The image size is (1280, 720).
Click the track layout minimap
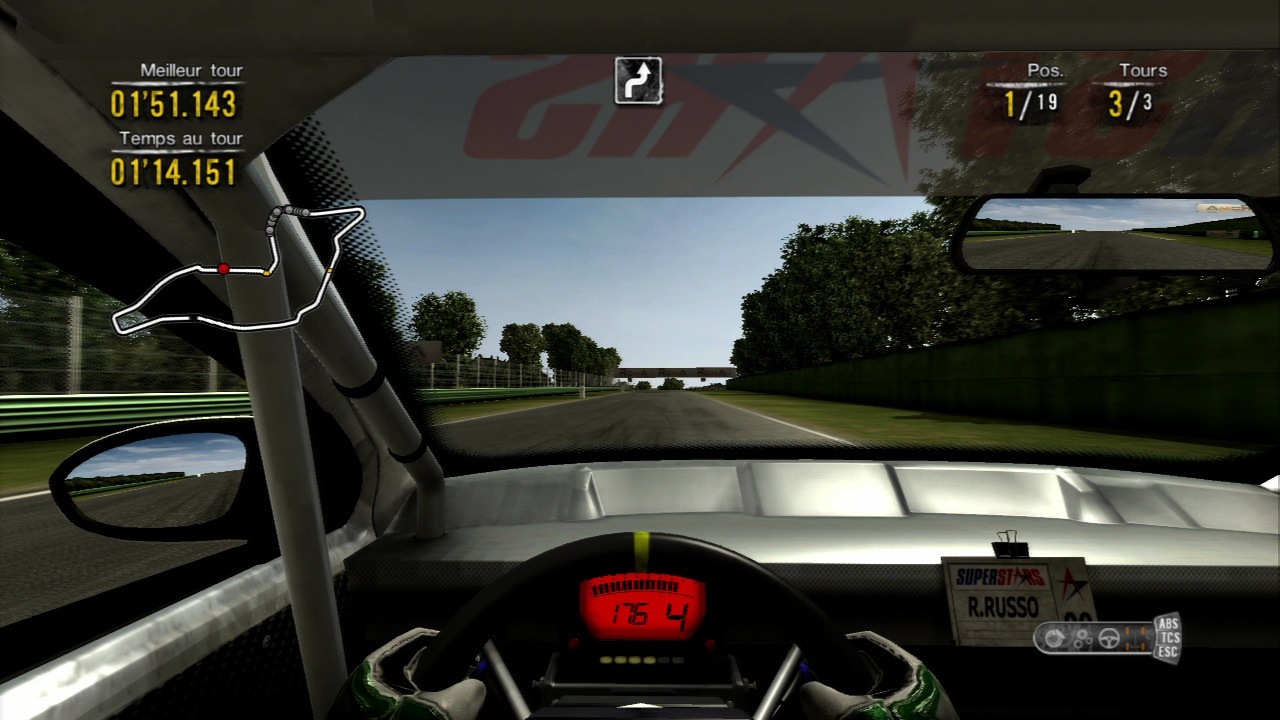pos(238,270)
